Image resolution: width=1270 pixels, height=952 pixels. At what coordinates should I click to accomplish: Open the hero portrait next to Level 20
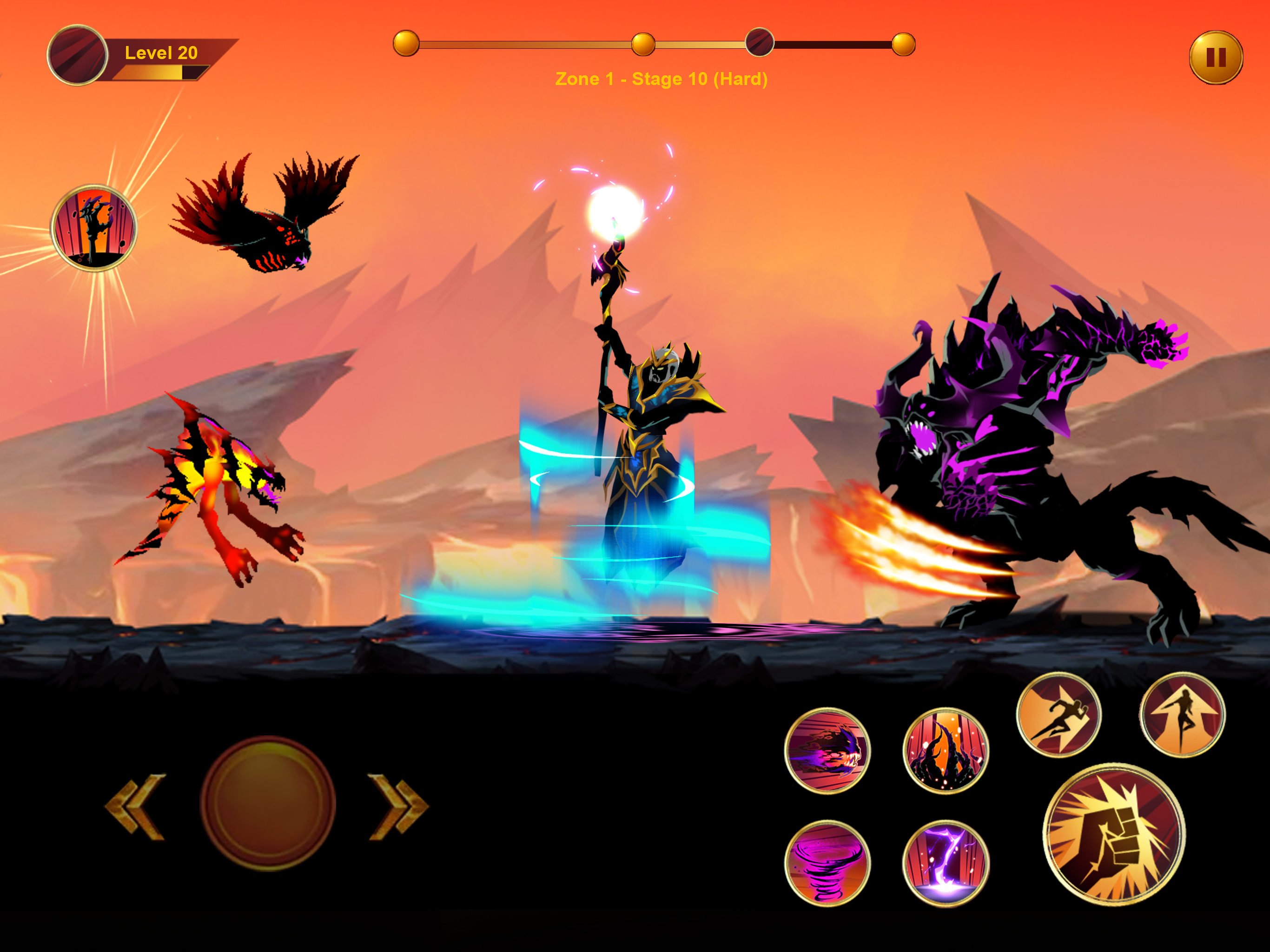(78, 55)
